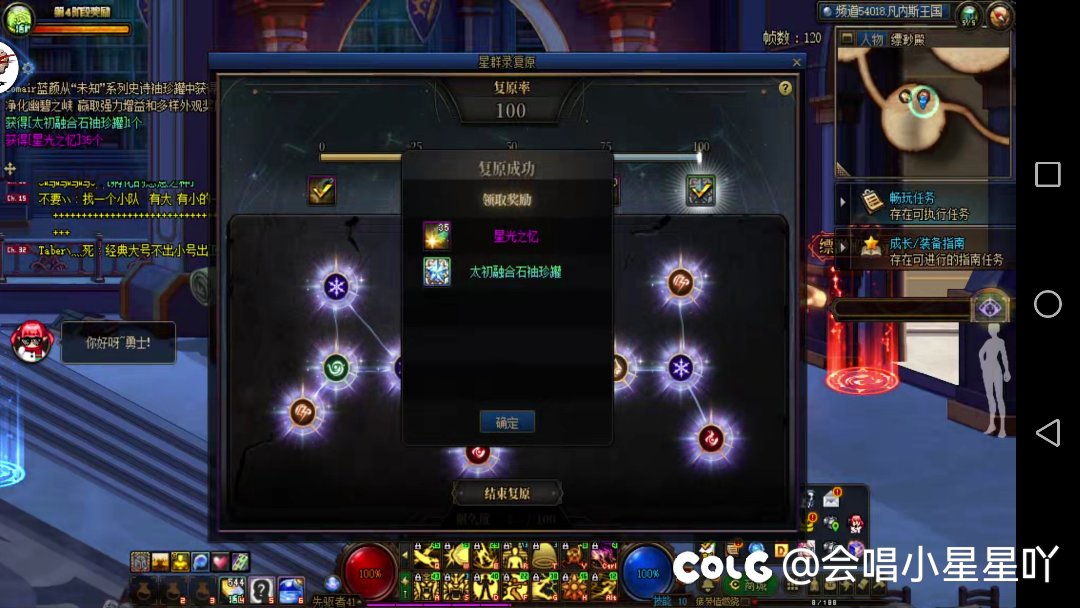The width and height of the screenshot is (1080, 608).
Task: Select the 太初融合石袖珍罐 reward icon
Action: click(437, 271)
